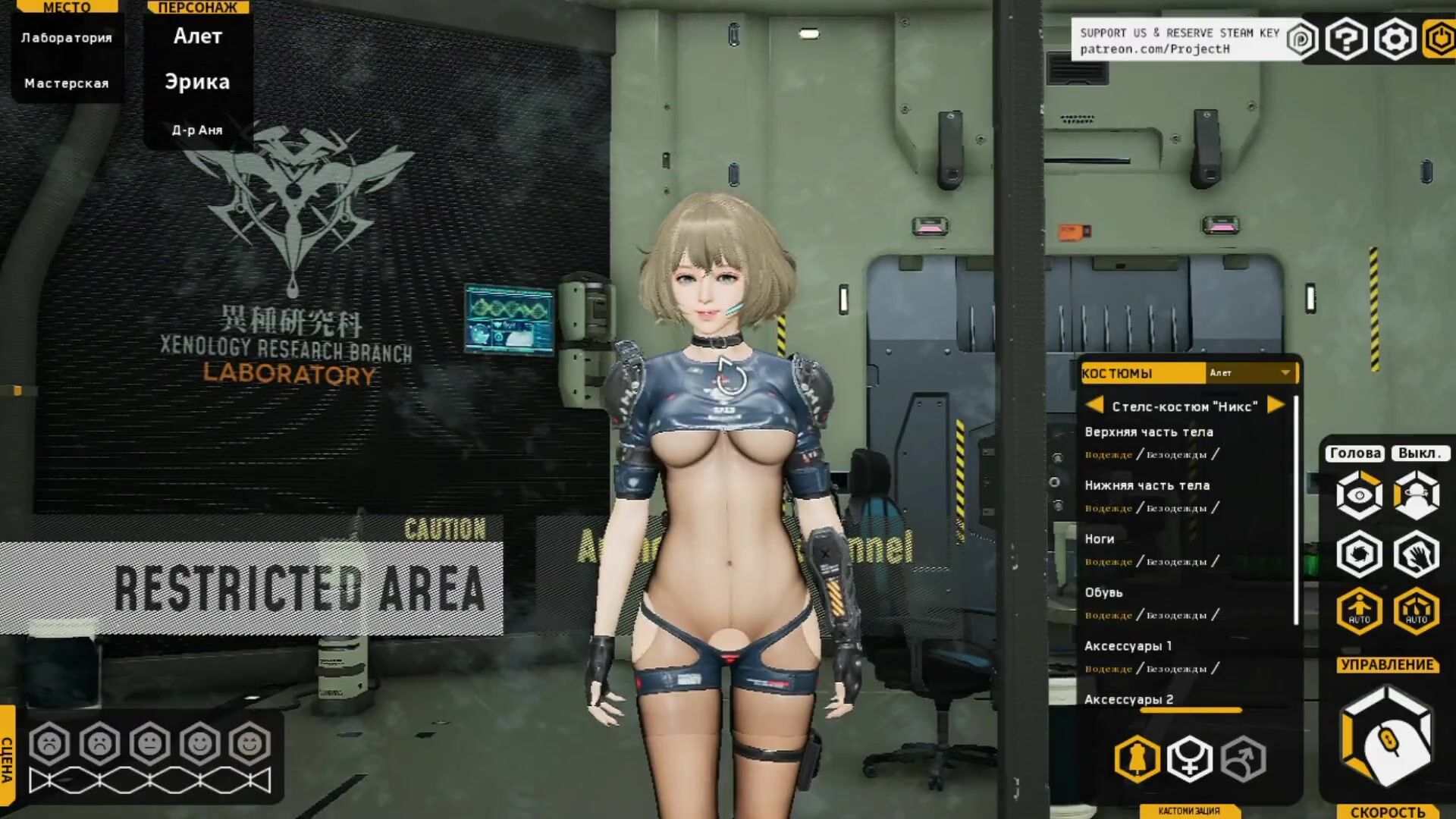Set the neutral face expression

(x=150, y=743)
